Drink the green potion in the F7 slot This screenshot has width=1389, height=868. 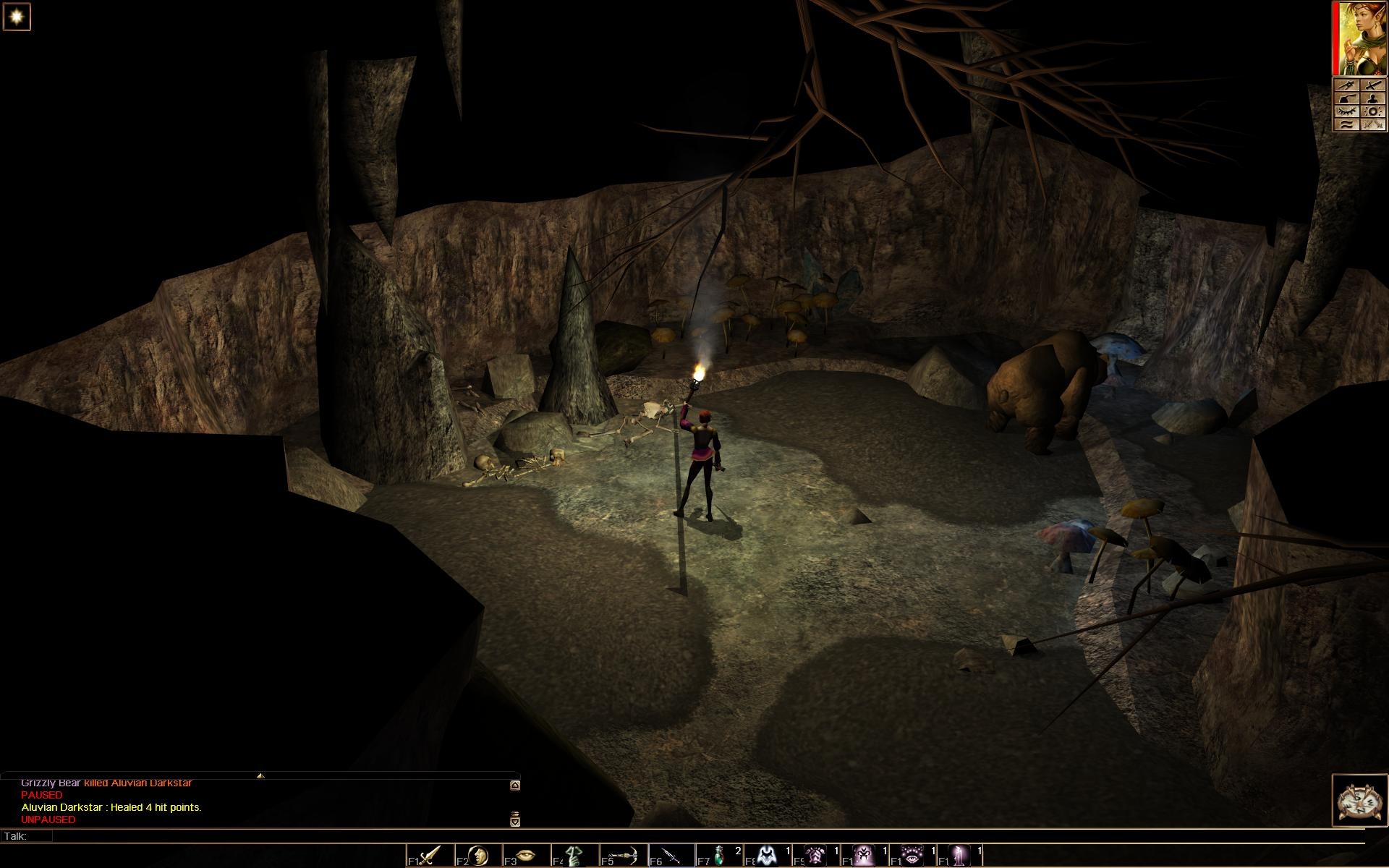click(720, 856)
